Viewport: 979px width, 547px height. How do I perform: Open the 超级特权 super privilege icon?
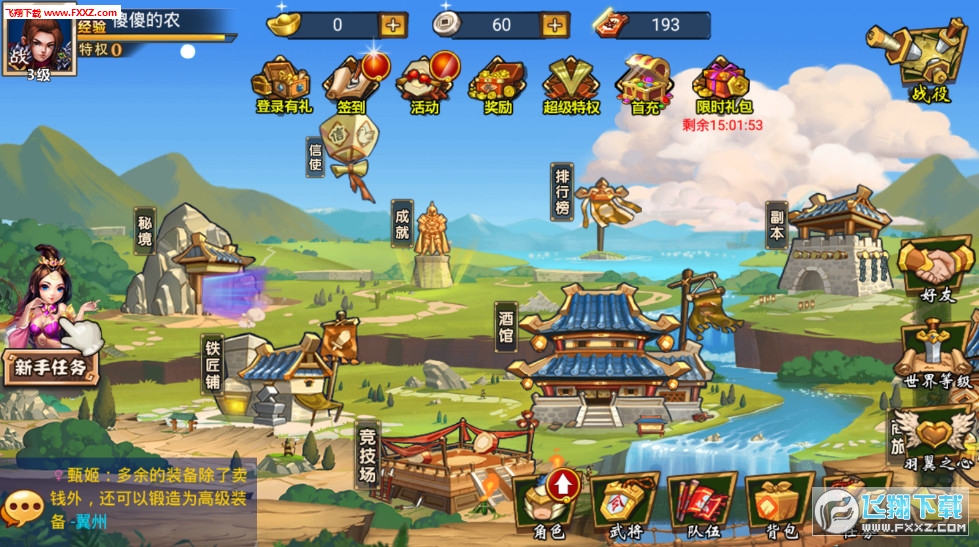(571, 80)
